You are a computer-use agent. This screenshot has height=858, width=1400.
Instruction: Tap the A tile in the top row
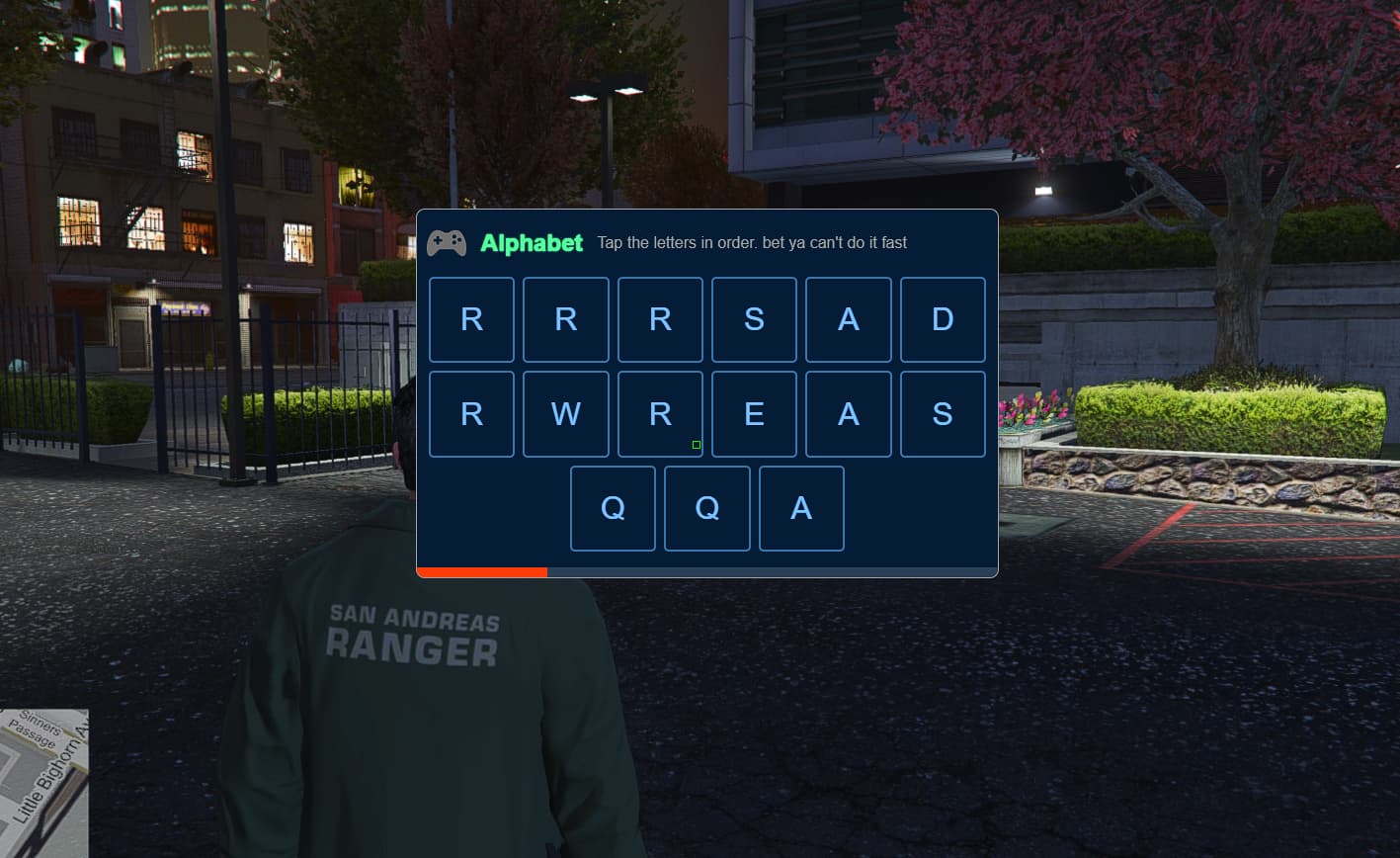(x=848, y=318)
